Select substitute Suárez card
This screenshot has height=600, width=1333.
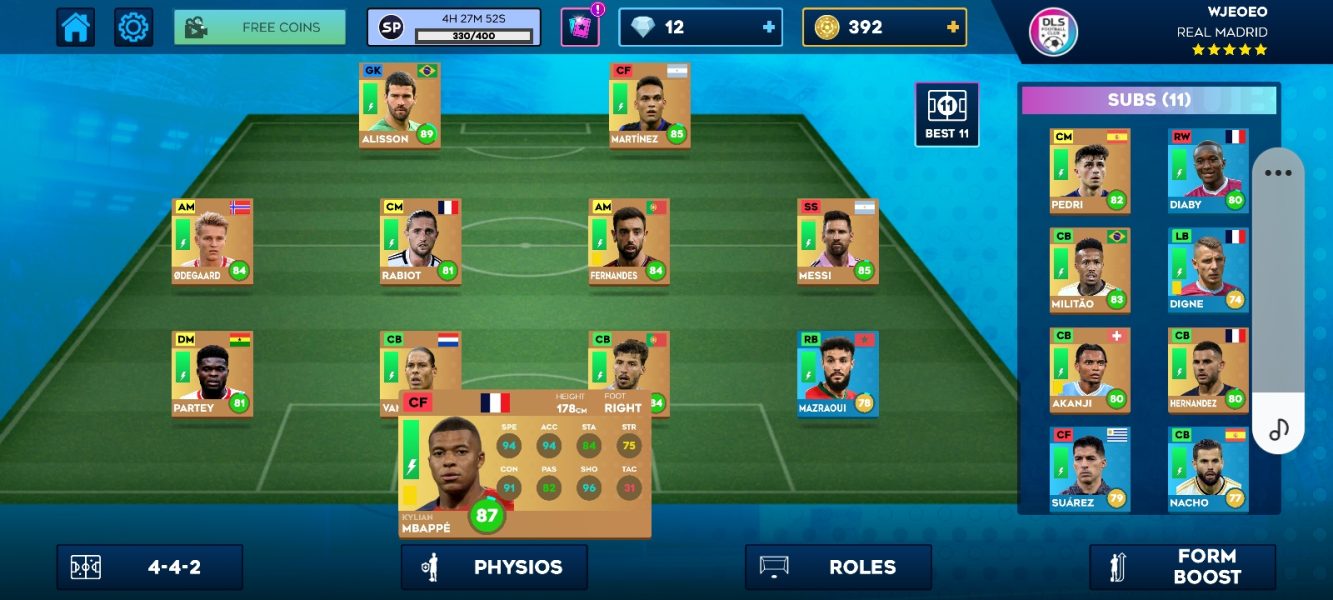tap(1089, 469)
